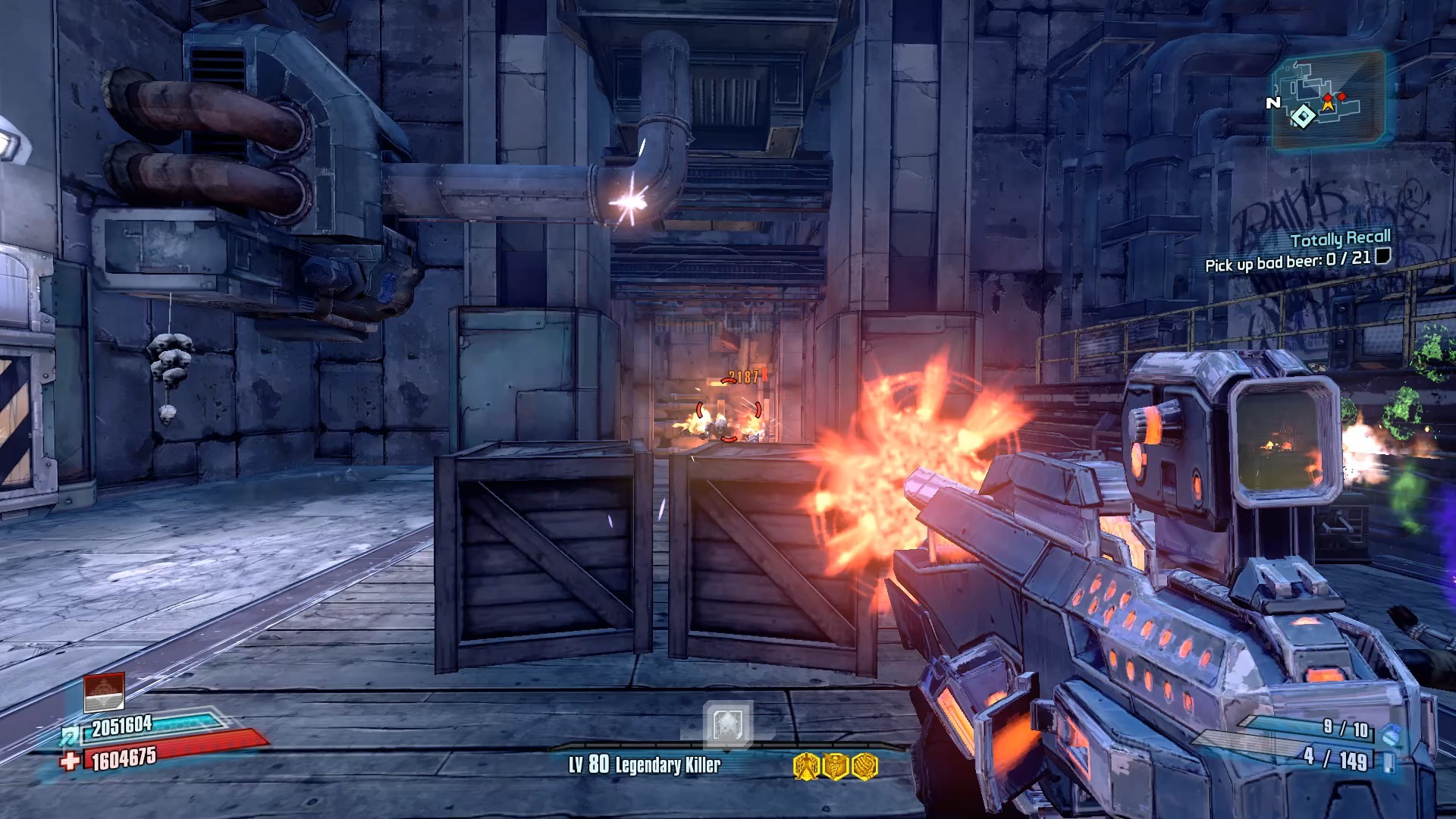1456x819 pixels.
Task: Tick the bad beer objective checkbox
Action: pos(1383,256)
